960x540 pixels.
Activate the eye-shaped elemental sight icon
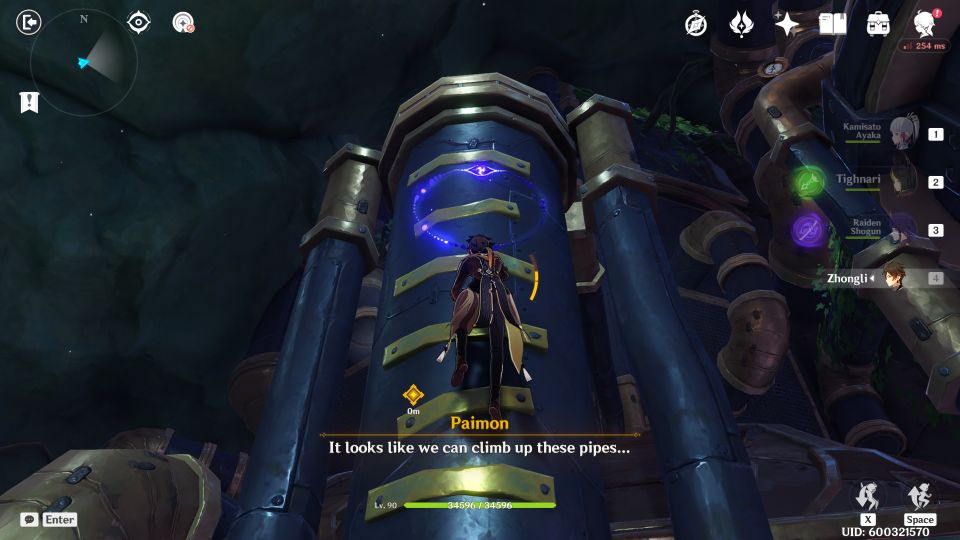[139, 22]
